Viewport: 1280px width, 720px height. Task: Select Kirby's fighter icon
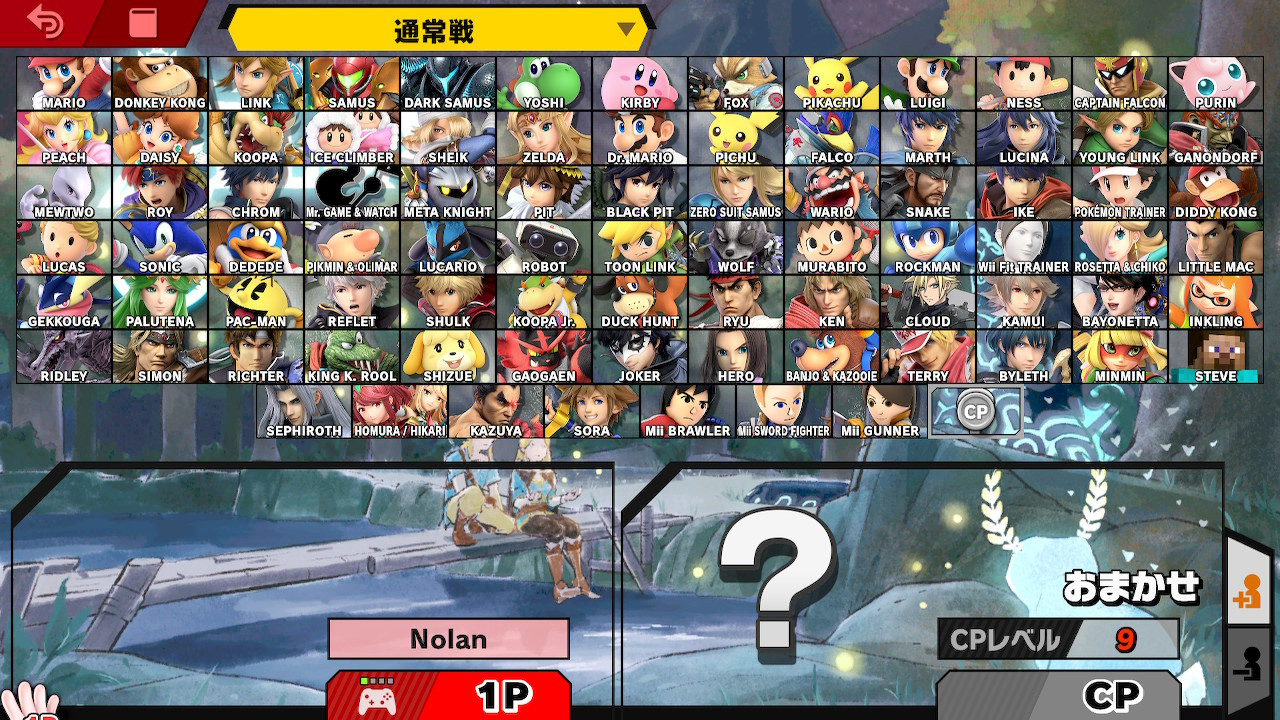coord(640,84)
